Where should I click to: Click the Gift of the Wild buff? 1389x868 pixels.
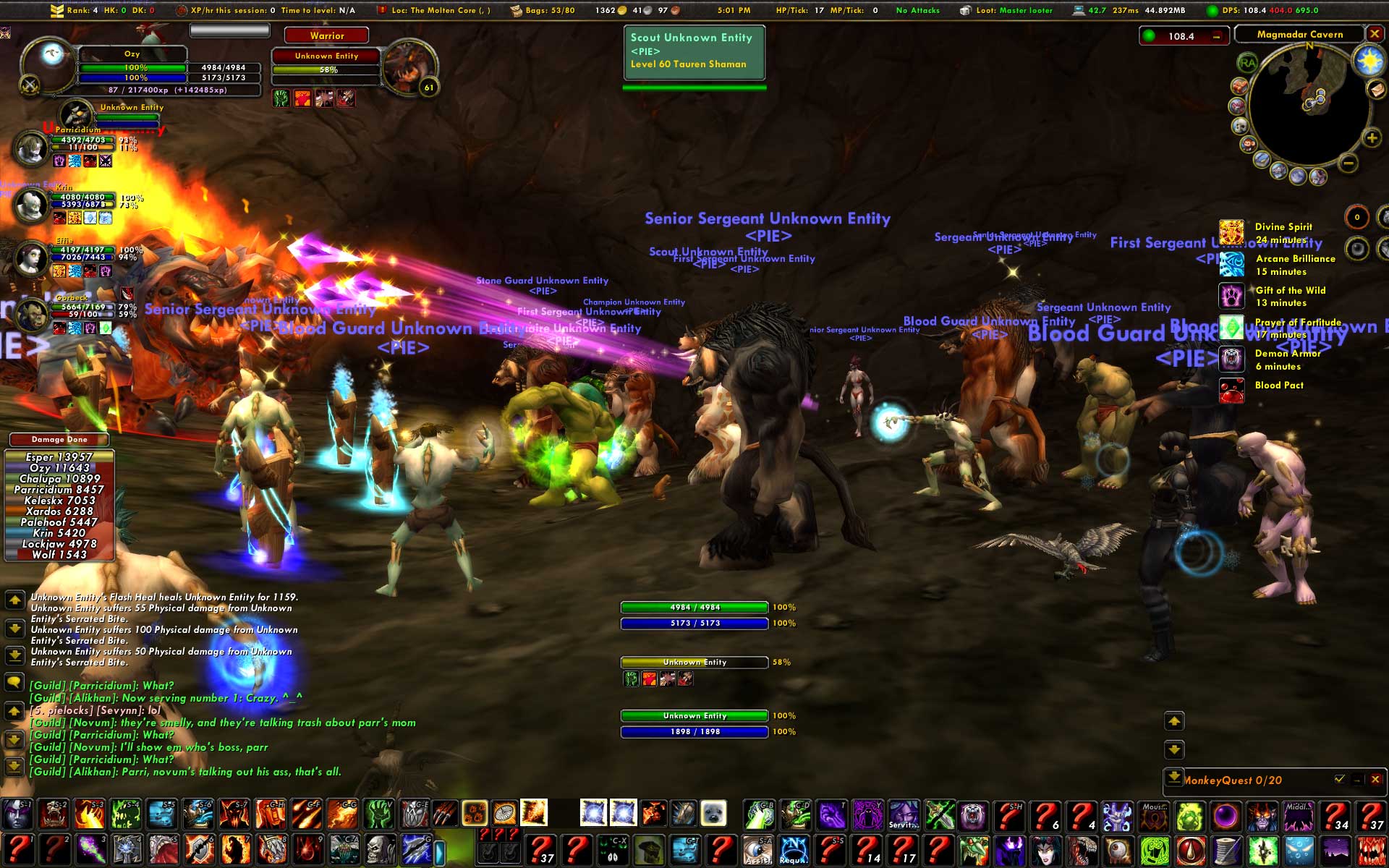point(1231,296)
